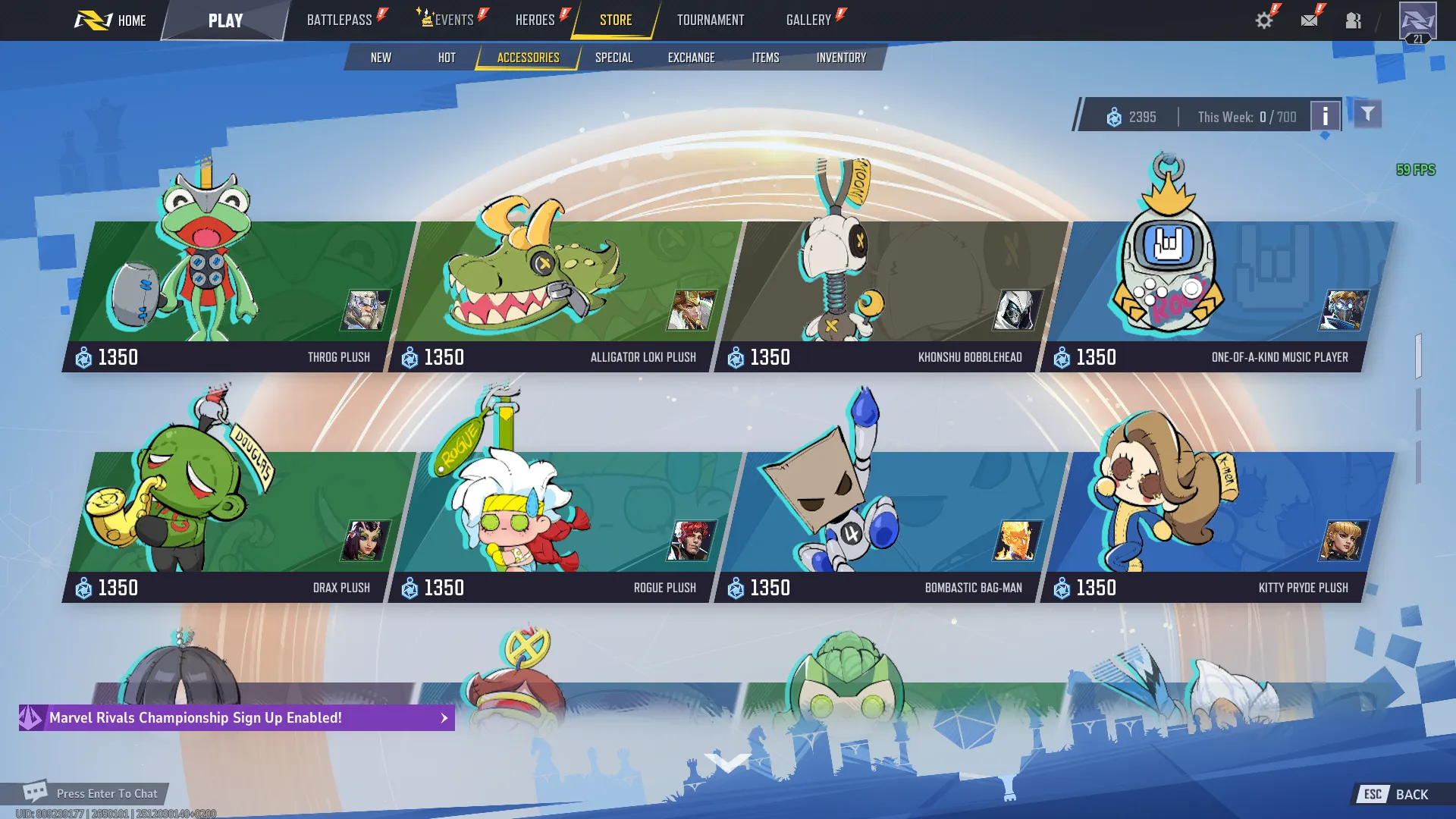Viewport: 1456px width, 819px height.
Task: Open the store filter funnel icon
Action: 1367,114
